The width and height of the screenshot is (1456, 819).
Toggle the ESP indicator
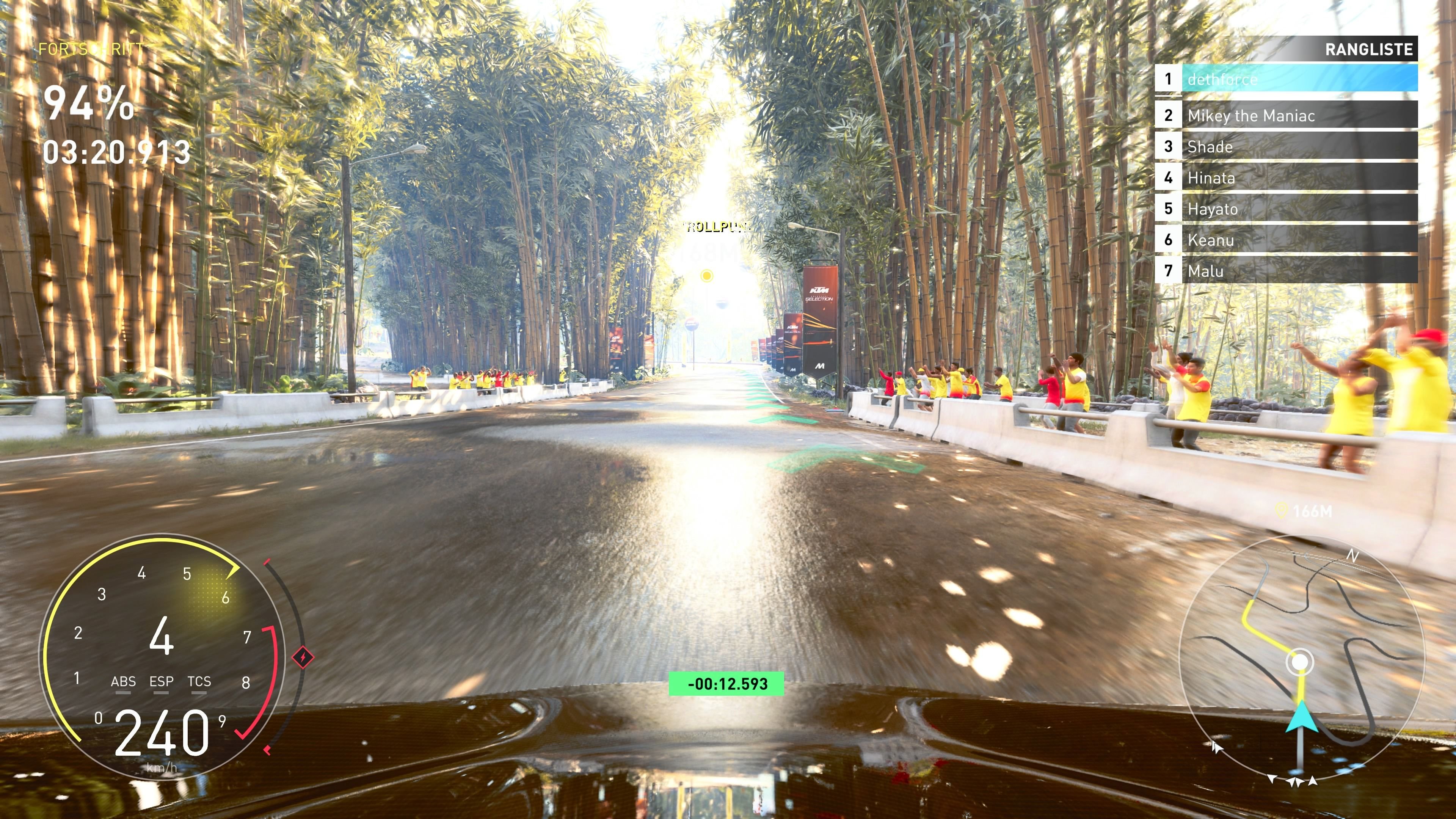[161, 682]
